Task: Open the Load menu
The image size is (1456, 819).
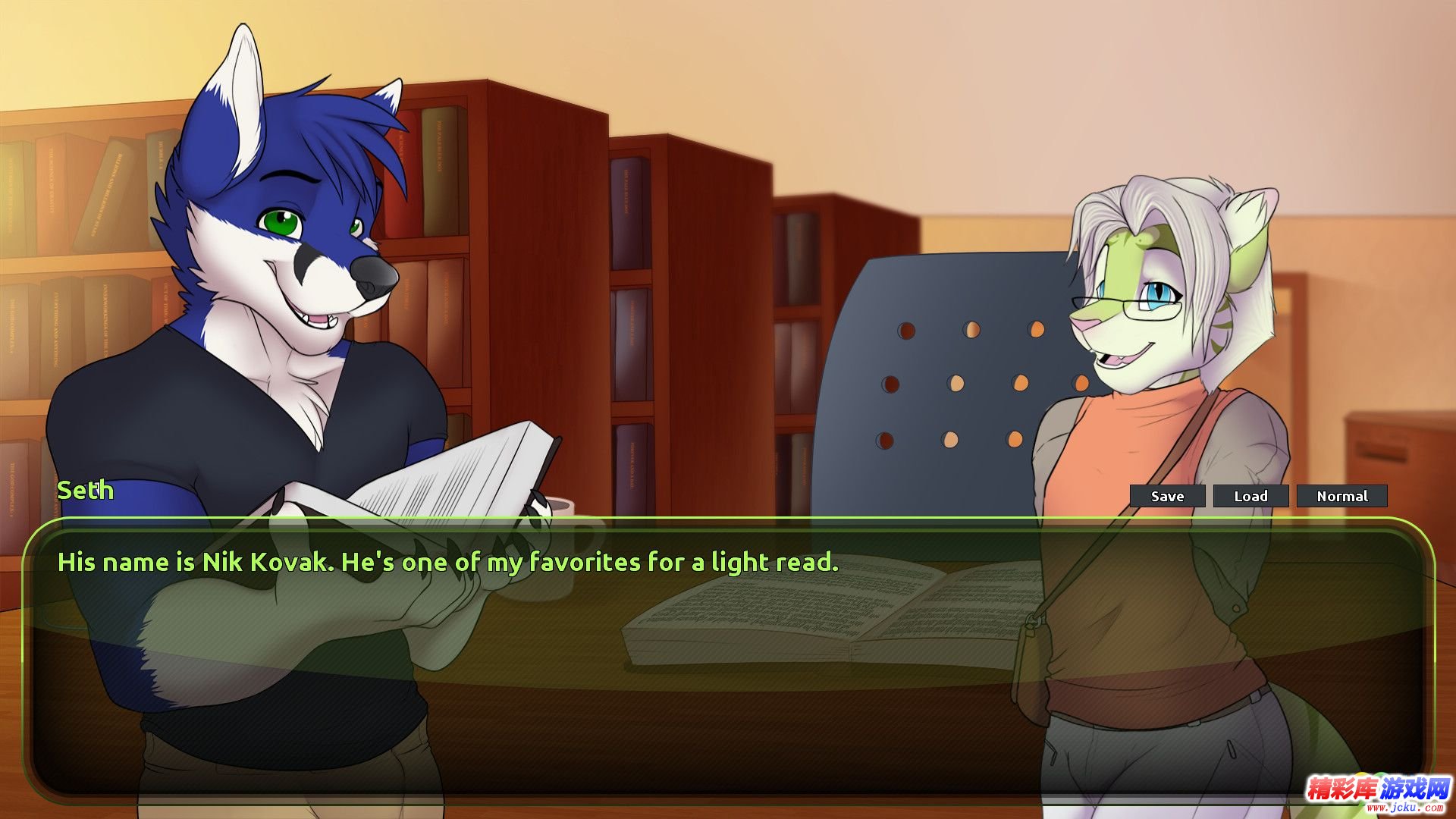Action: coord(1250,496)
